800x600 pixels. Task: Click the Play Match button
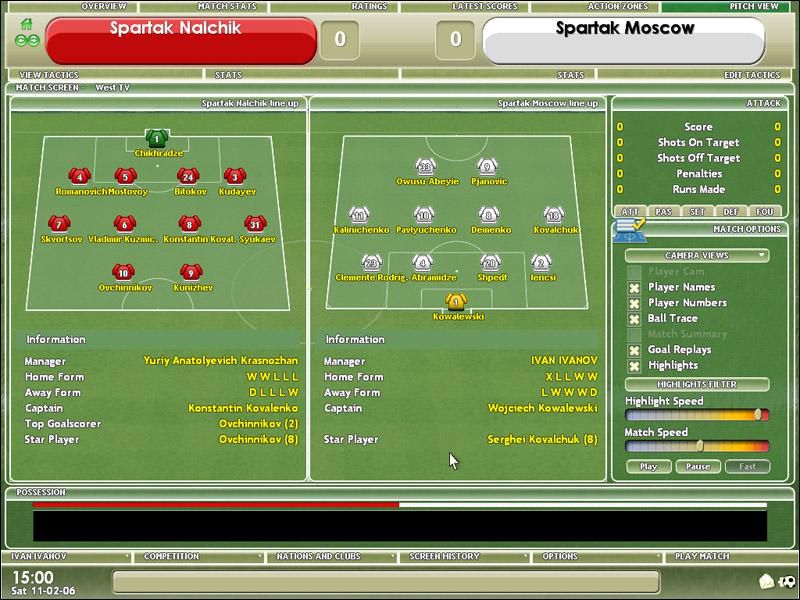[x=702, y=556]
